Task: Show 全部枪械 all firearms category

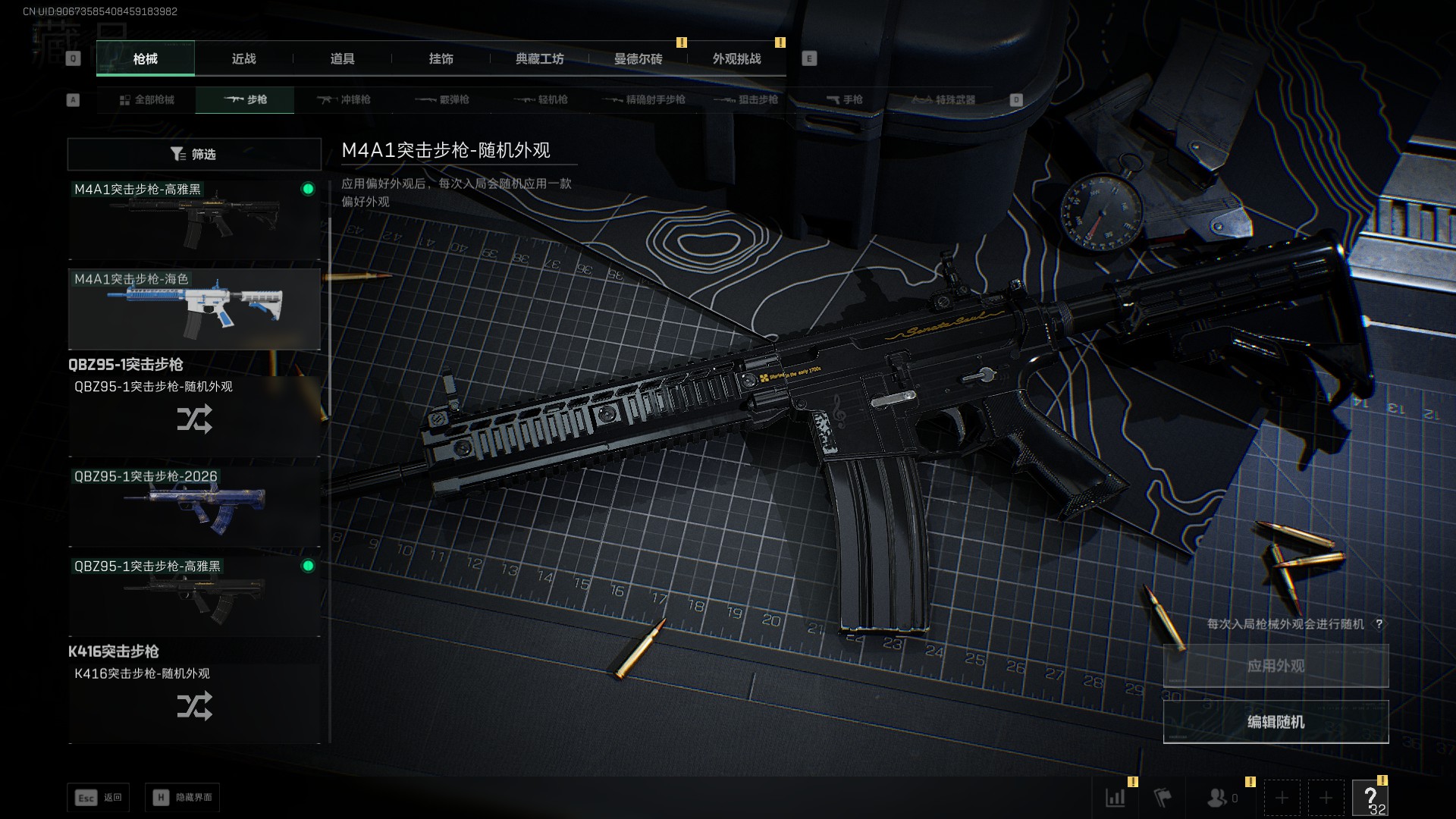Action: tap(146, 100)
